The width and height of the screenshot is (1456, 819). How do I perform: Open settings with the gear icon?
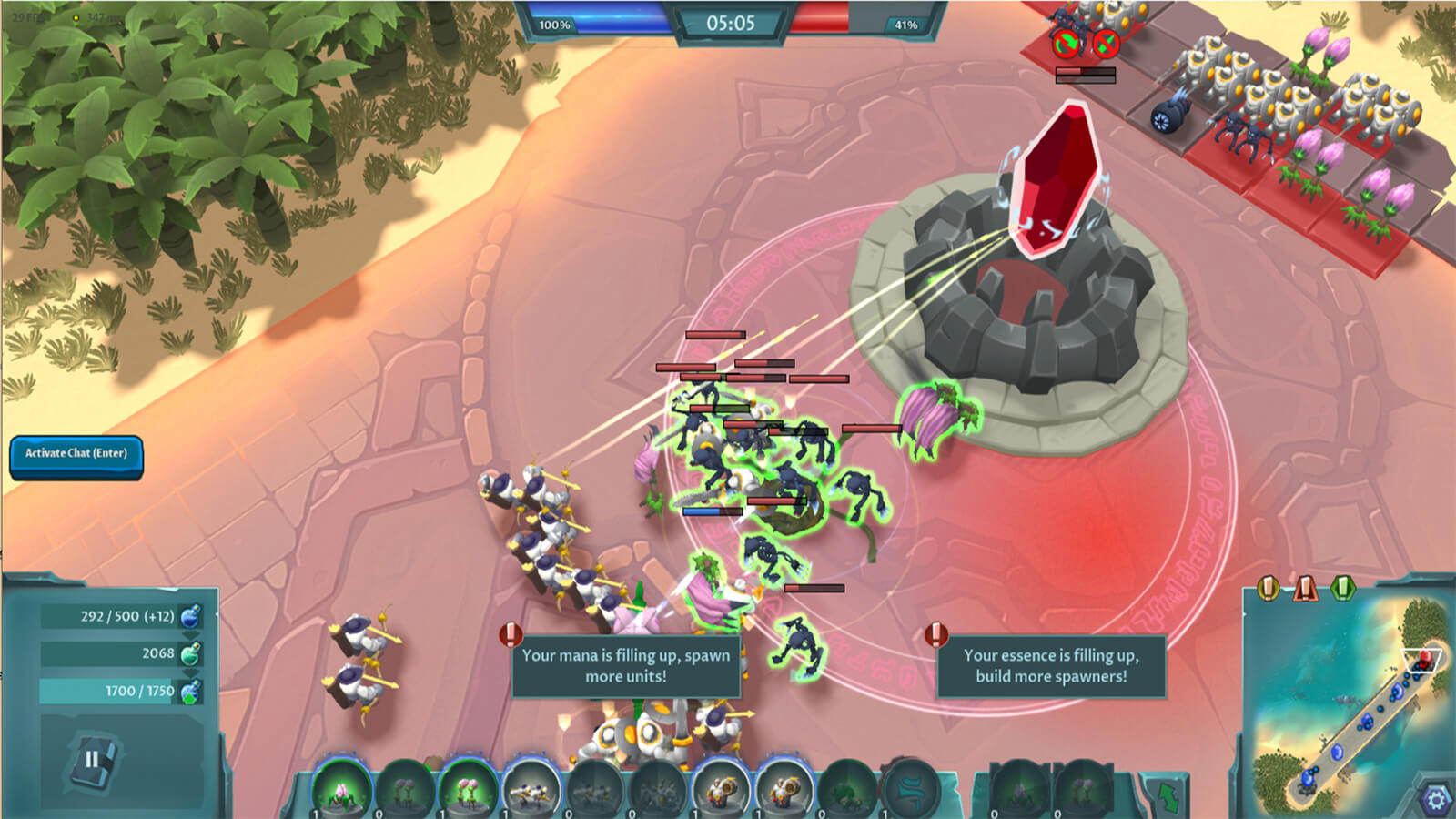pyautogui.click(x=1435, y=799)
